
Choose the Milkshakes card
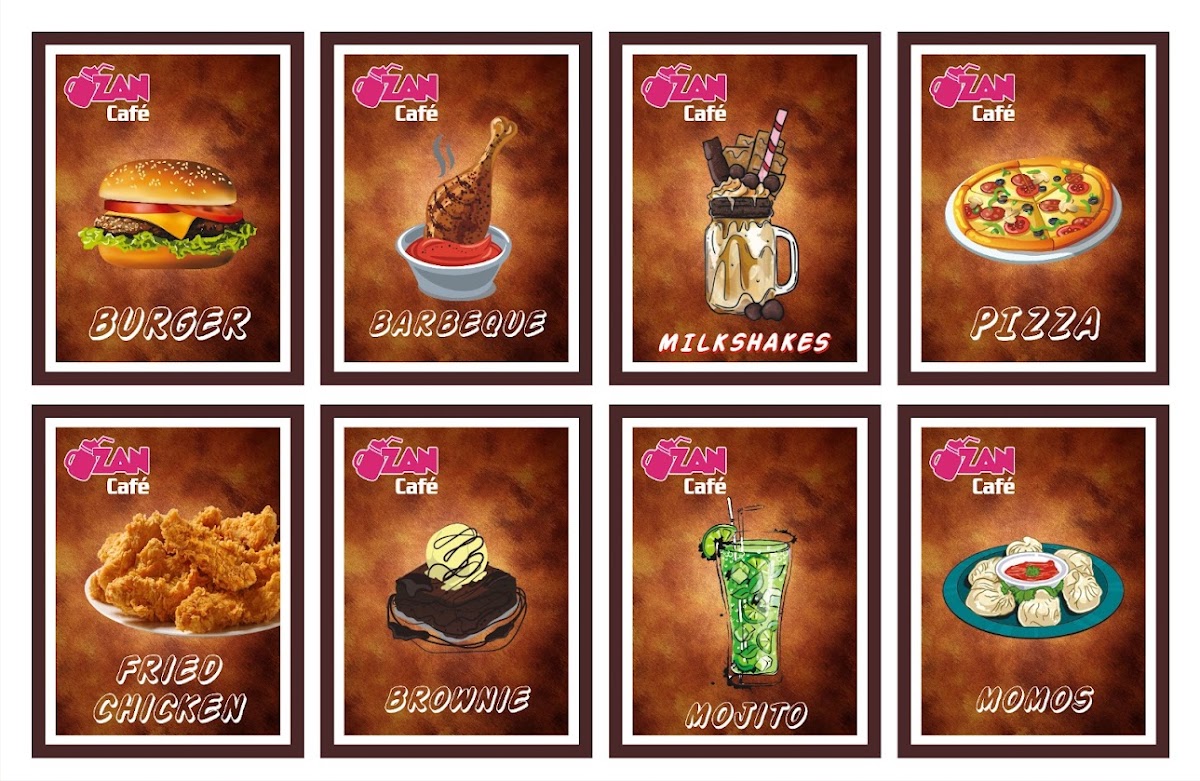pyautogui.click(x=745, y=208)
